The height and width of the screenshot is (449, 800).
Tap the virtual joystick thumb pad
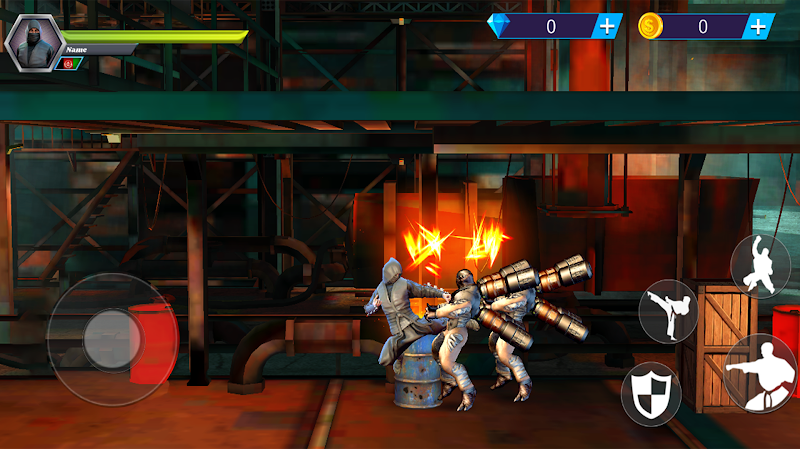tap(112, 339)
